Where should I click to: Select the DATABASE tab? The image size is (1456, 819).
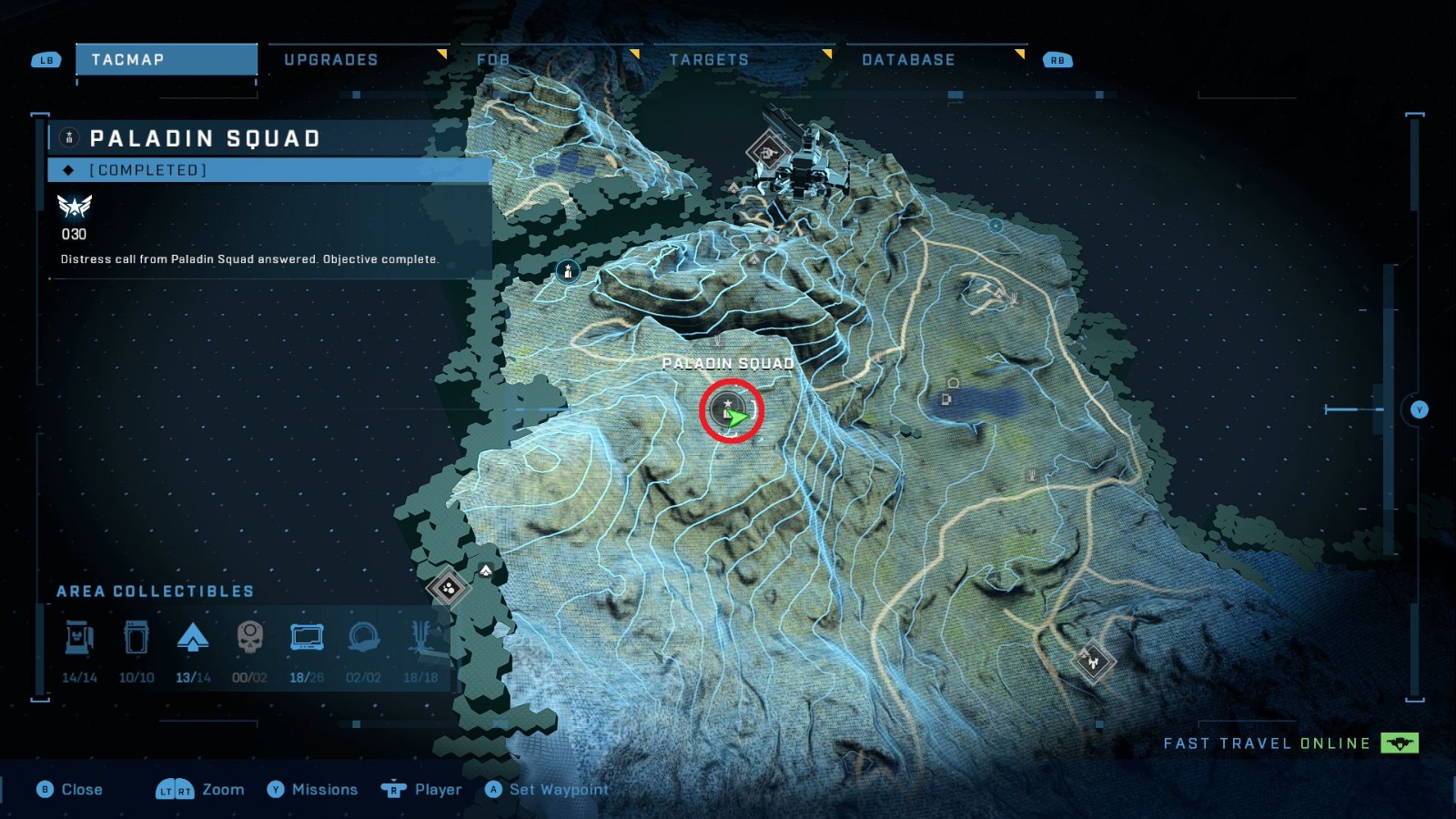tap(908, 59)
